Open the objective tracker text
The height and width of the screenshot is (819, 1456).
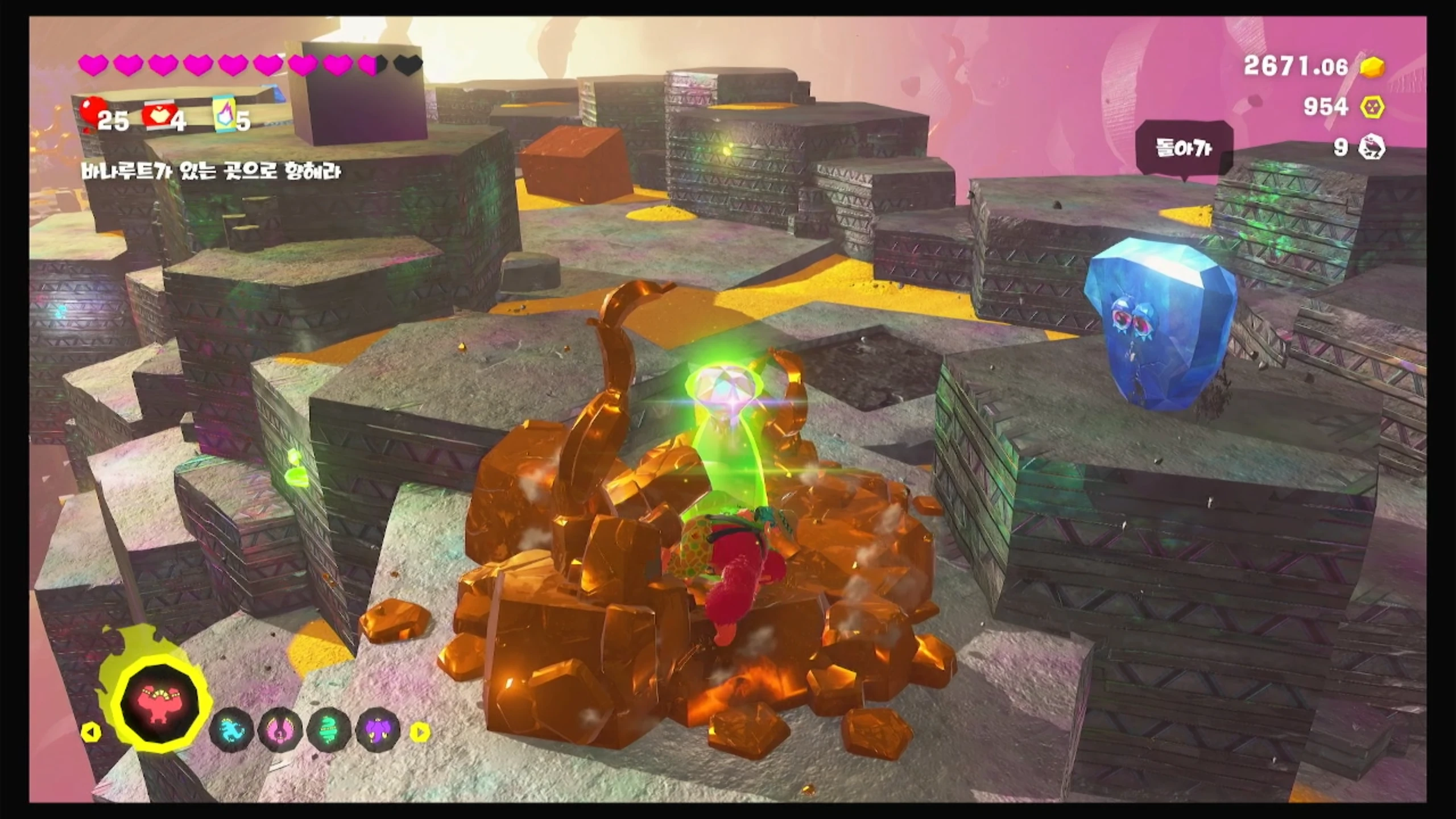[210, 171]
